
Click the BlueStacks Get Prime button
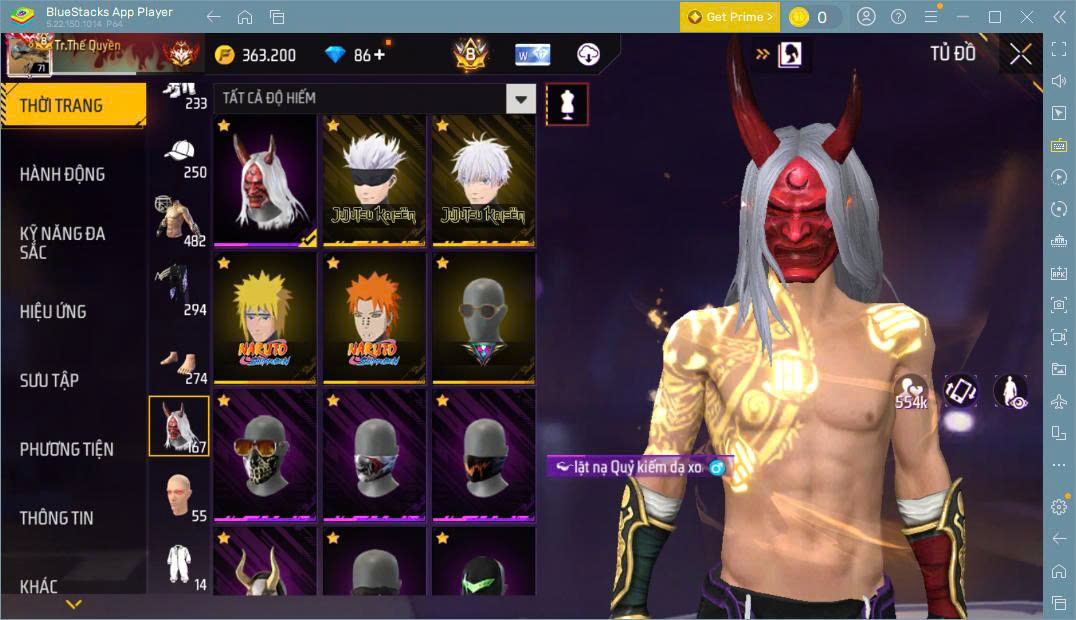pyautogui.click(x=729, y=17)
